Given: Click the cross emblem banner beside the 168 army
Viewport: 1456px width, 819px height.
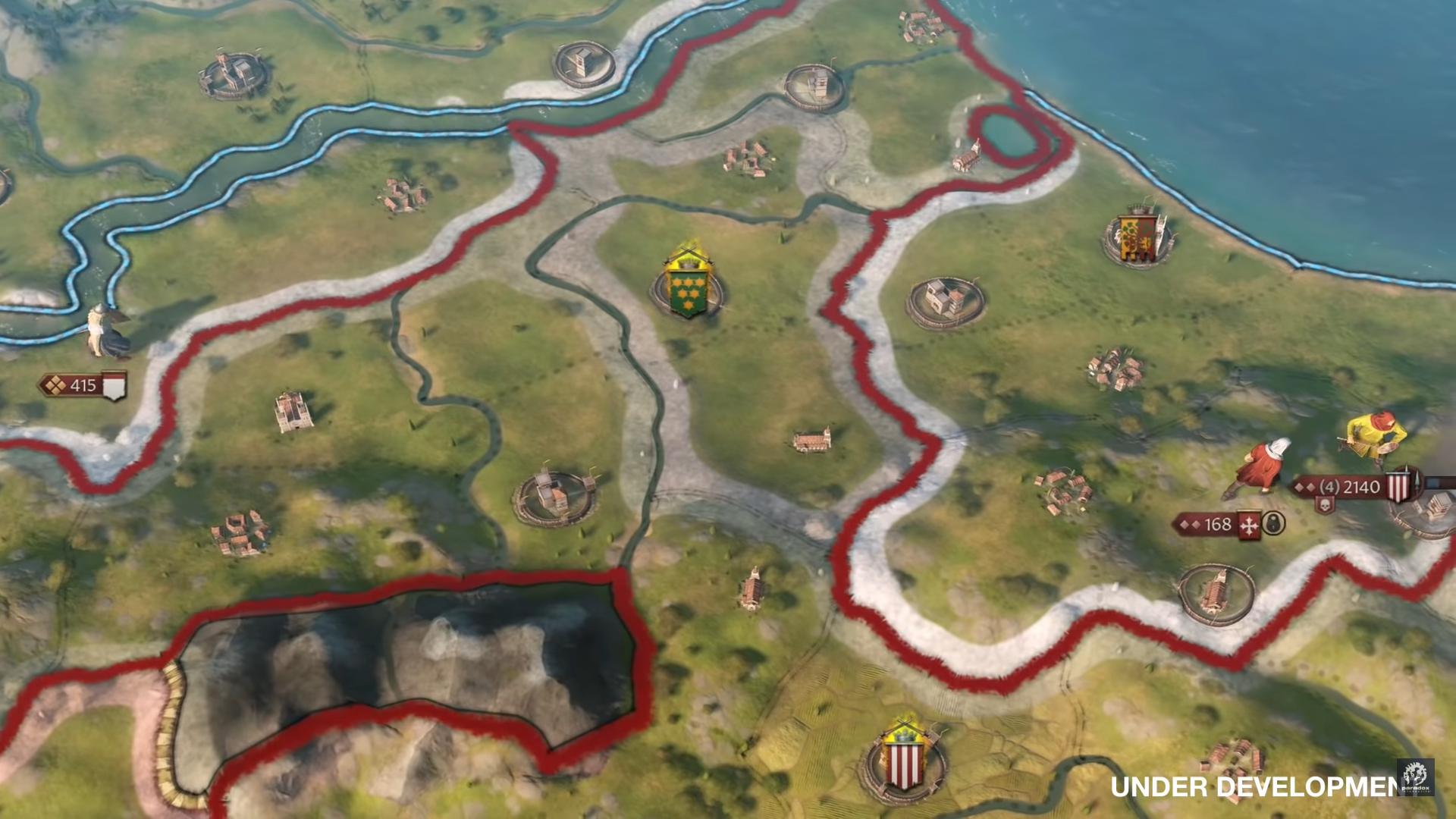Looking at the screenshot, I should [x=1248, y=525].
